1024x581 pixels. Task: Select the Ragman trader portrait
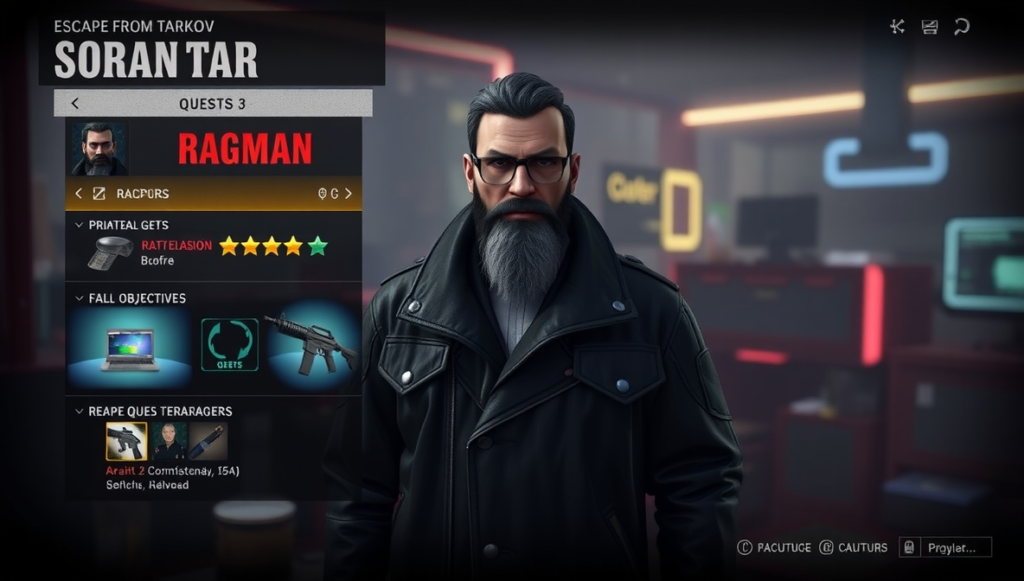[98, 149]
